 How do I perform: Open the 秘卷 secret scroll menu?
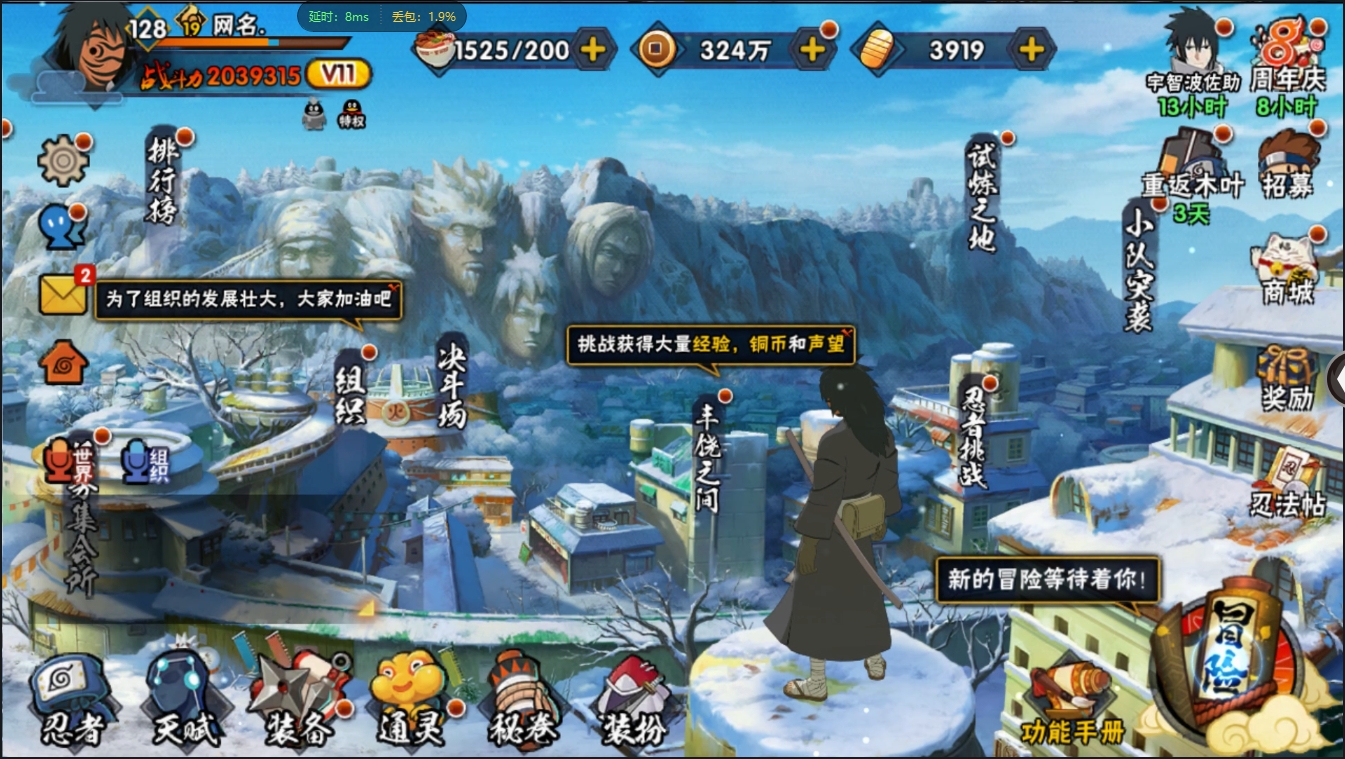(522, 699)
